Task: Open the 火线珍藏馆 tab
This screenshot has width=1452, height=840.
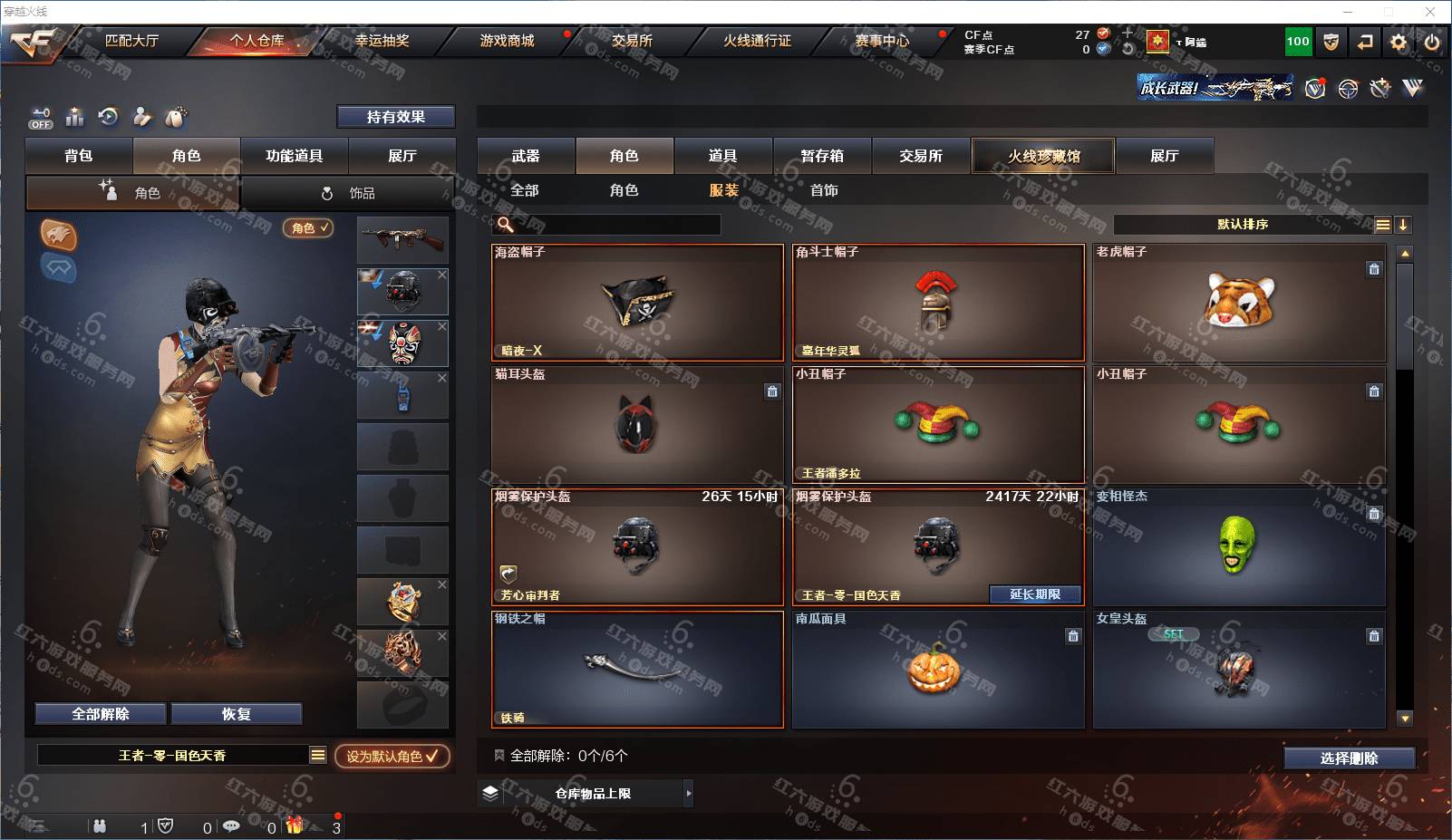Action: click(1043, 156)
